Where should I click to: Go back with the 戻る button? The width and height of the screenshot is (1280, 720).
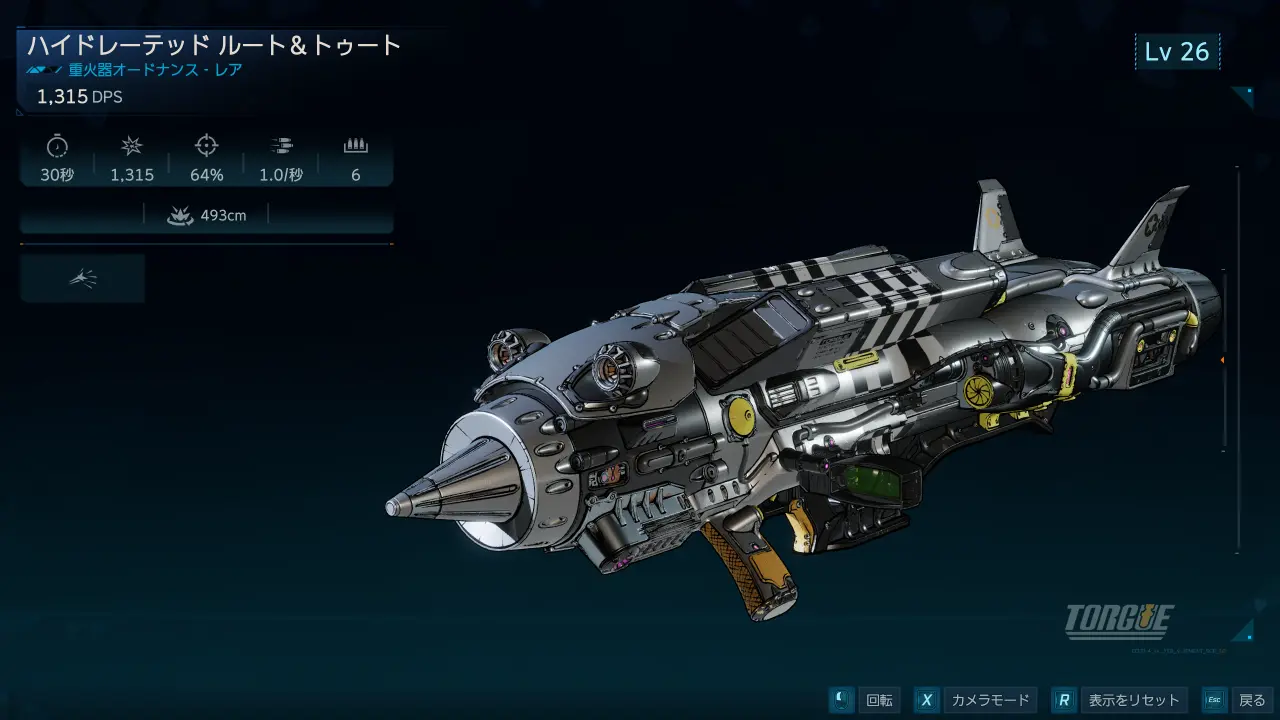tap(1238, 700)
